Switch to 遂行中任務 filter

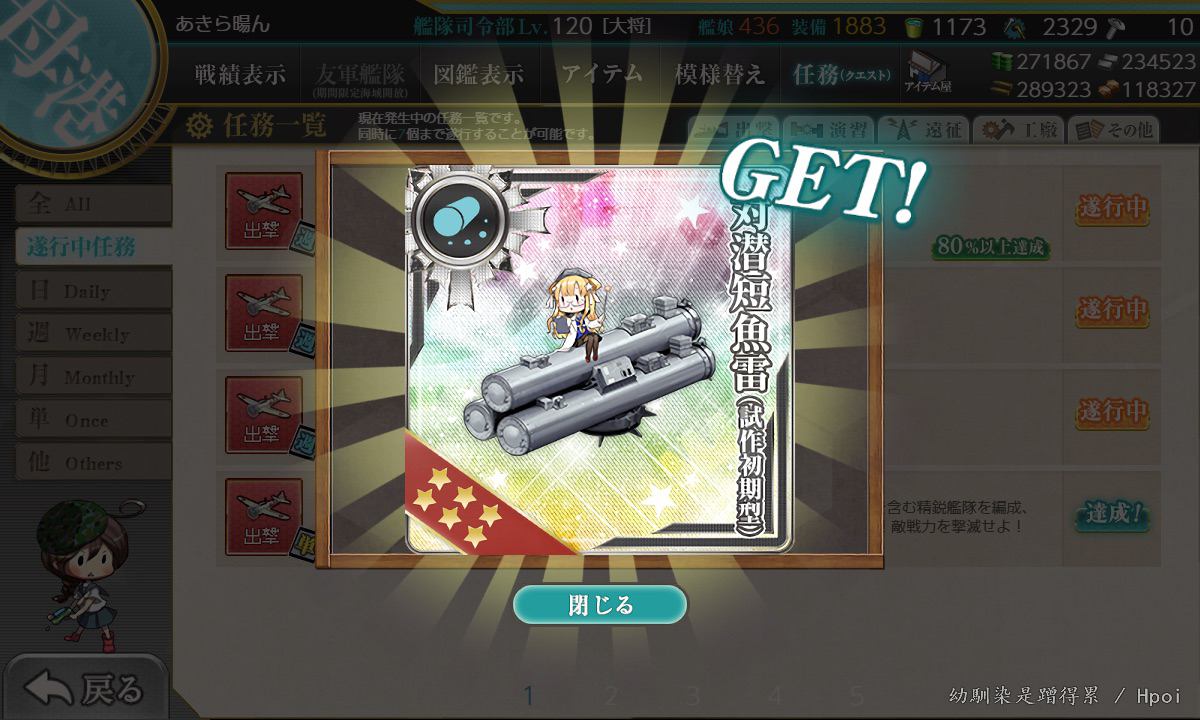pos(92,247)
